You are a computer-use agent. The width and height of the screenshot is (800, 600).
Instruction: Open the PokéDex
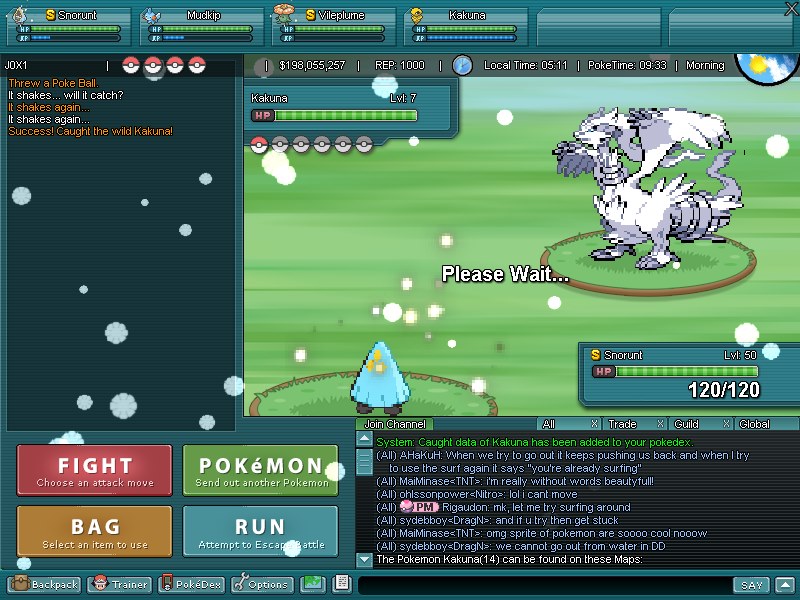point(192,584)
